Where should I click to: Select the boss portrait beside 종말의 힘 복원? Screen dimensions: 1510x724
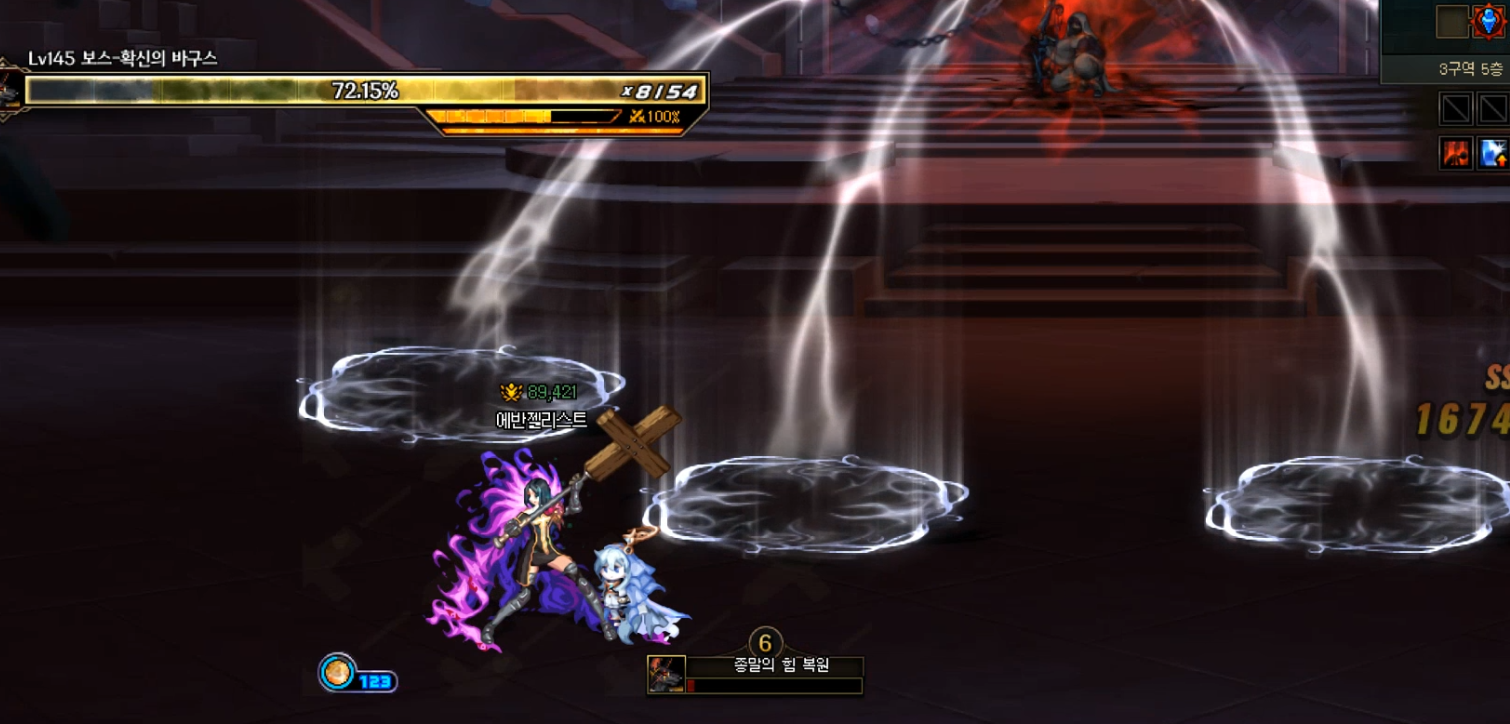pyautogui.click(x=666, y=674)
